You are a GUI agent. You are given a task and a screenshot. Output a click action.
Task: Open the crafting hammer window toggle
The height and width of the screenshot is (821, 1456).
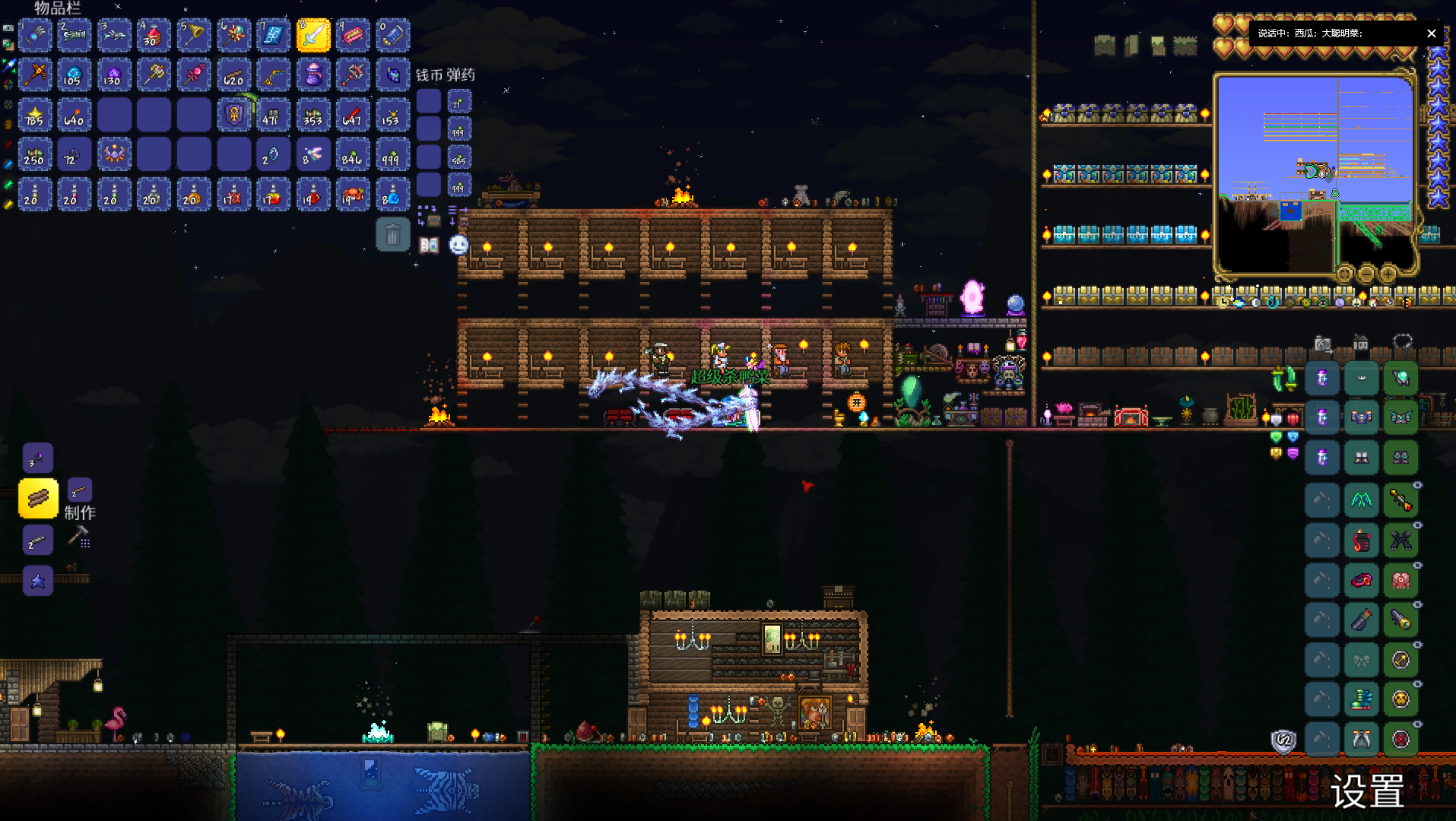(x=79, y=537)
